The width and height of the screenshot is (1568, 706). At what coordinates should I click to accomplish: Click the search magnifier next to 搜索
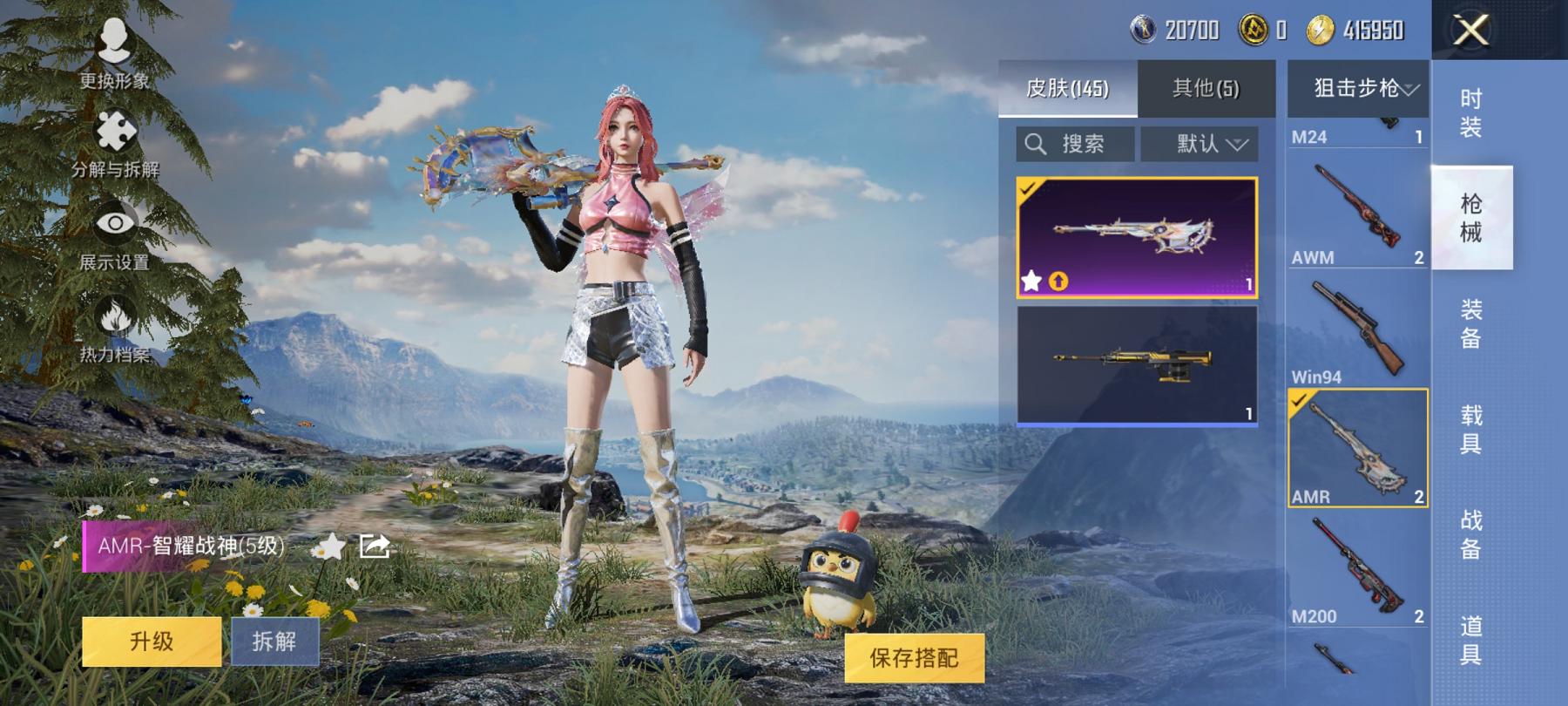(1037, 144)
